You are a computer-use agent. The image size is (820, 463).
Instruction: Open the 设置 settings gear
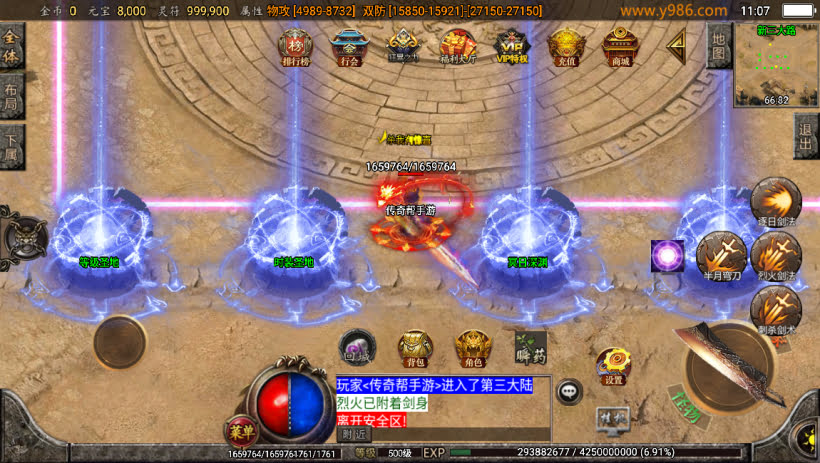click(614, 366)
